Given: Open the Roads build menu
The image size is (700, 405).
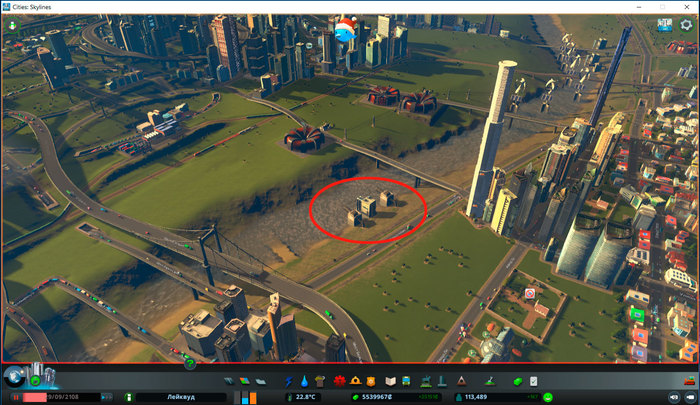Looking at the screenshot, I should pos(227,382).
